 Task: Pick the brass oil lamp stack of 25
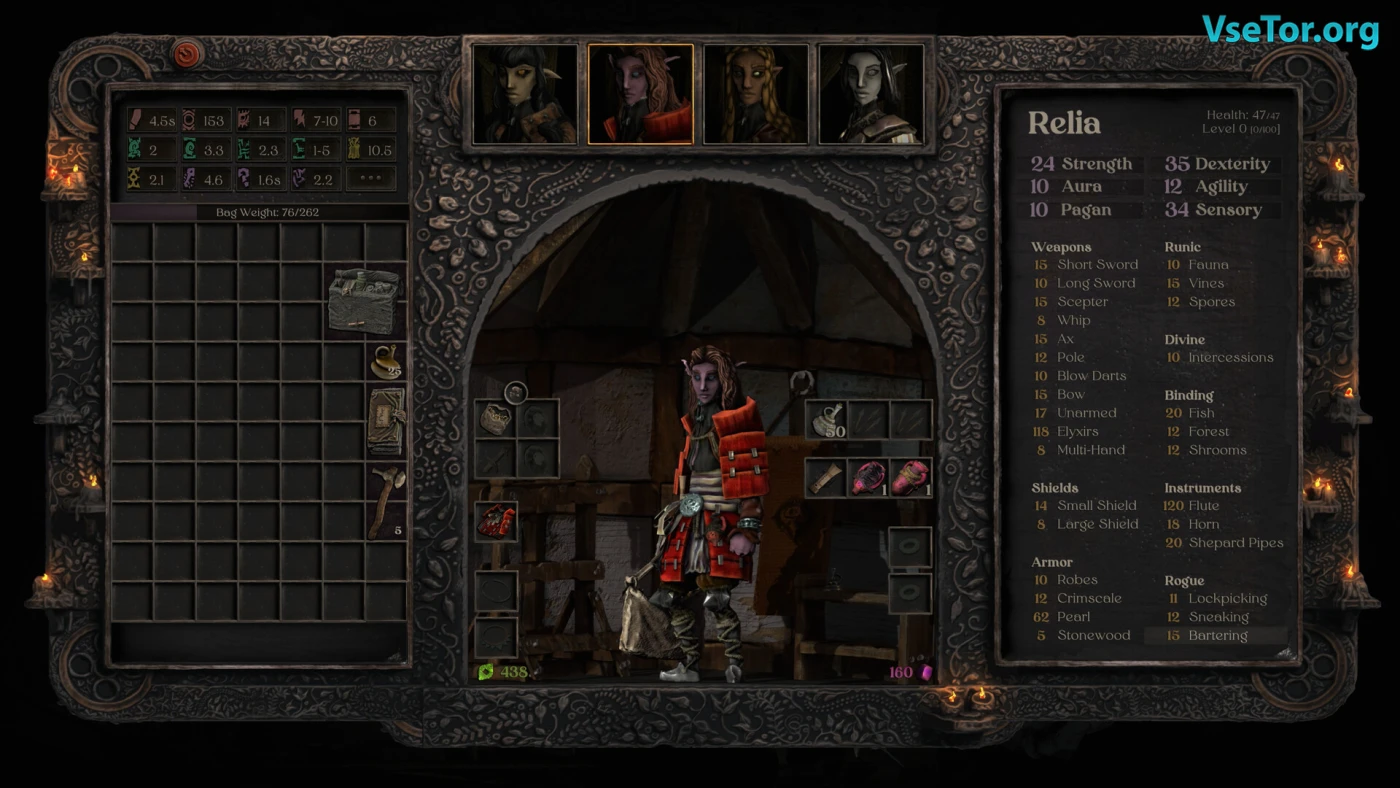point(385,361)
